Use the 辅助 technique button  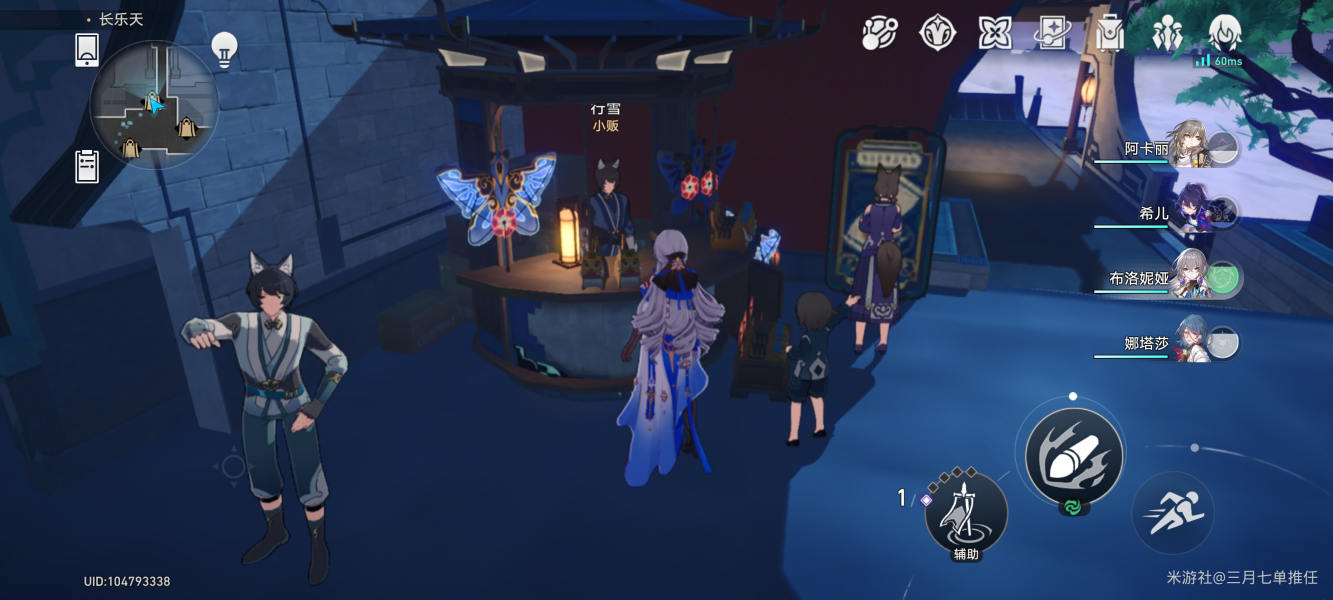965,512
